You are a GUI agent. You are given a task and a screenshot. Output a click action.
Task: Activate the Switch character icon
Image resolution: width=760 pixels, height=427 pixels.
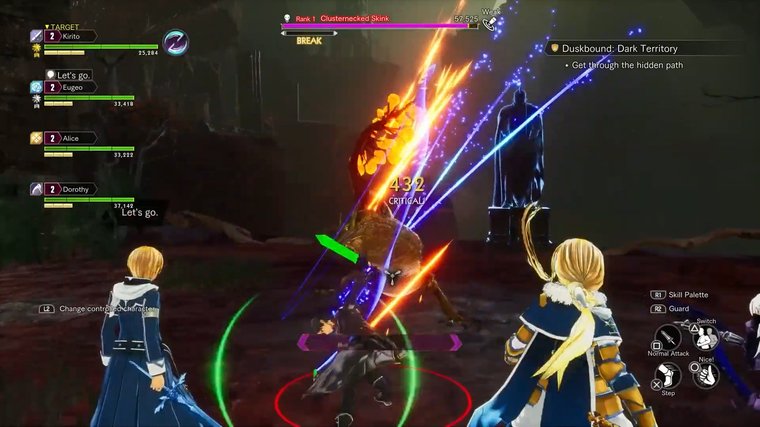[x=706, y=336]
